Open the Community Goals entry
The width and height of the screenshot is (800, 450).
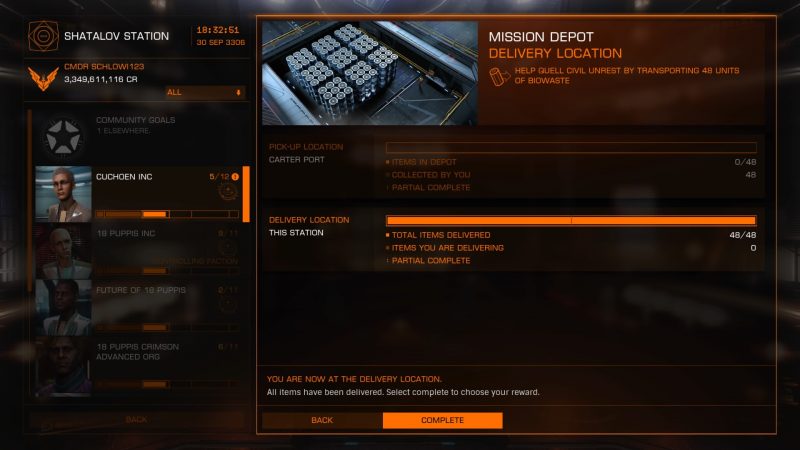point(138,135)
